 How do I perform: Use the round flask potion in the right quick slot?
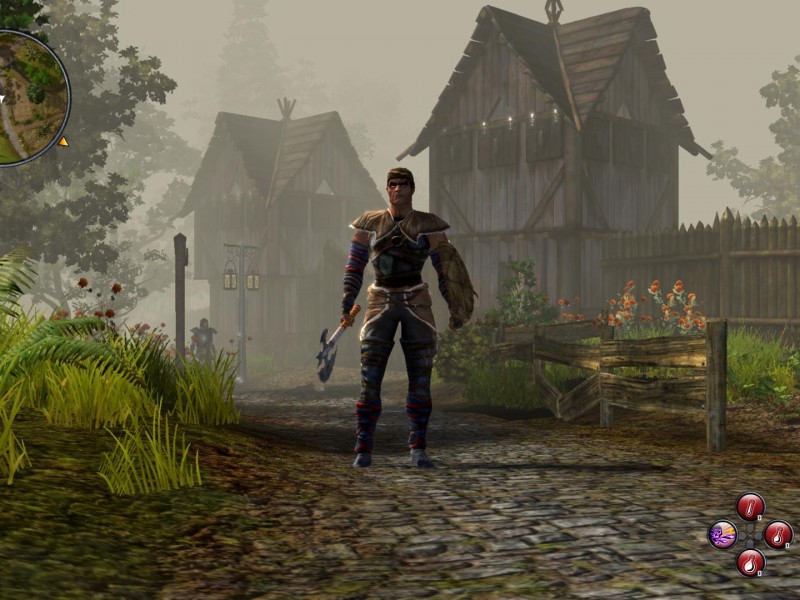778,535
